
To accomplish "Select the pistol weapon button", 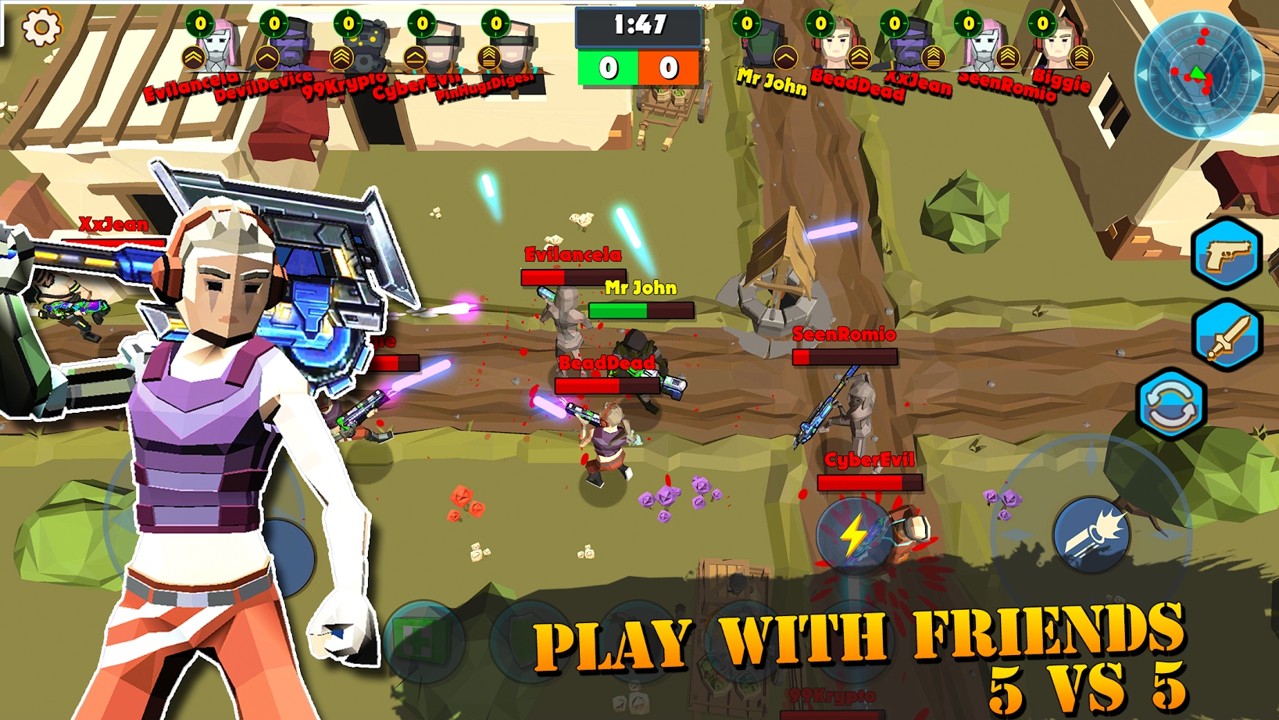I will pyautogui.click(x=1226, y=254).
